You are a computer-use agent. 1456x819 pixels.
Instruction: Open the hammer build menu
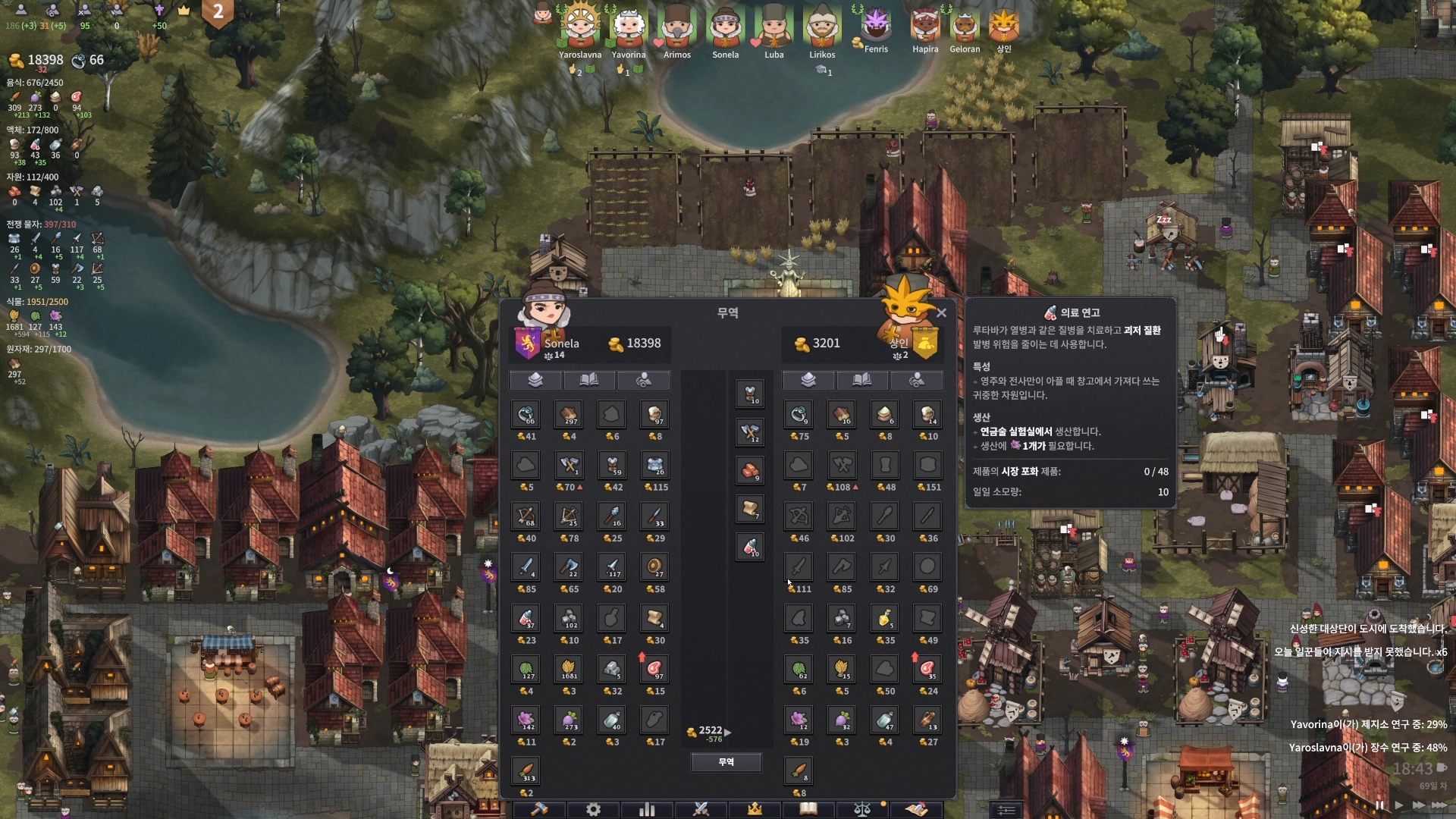(539, 809)
